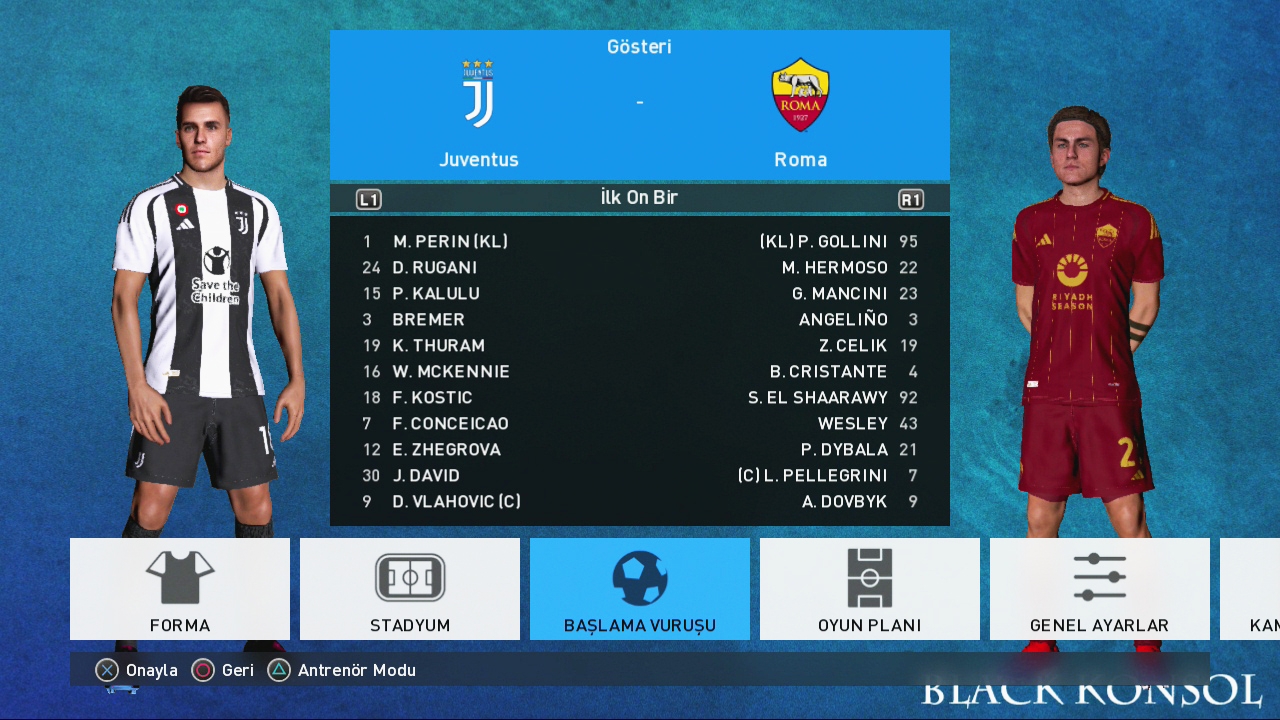Choose L. Pellegrini captain row
This screenshot has width=1280, height=720.
point(812,475)
